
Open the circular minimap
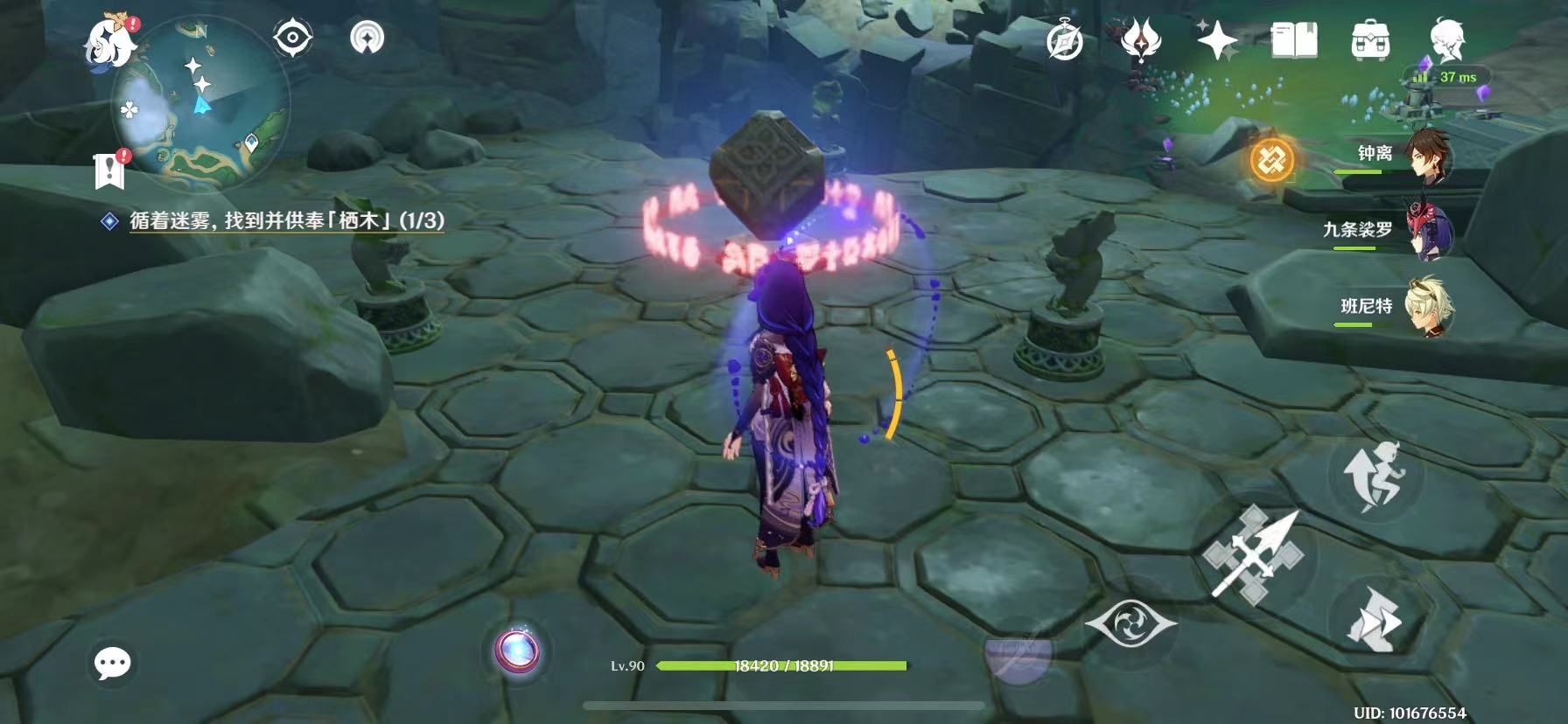tap(201, 107)
